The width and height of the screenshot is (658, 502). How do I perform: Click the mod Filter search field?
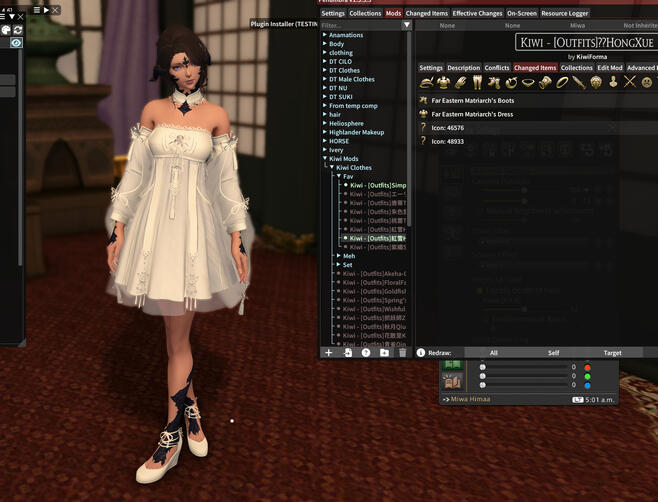click(x=360, y=25)
